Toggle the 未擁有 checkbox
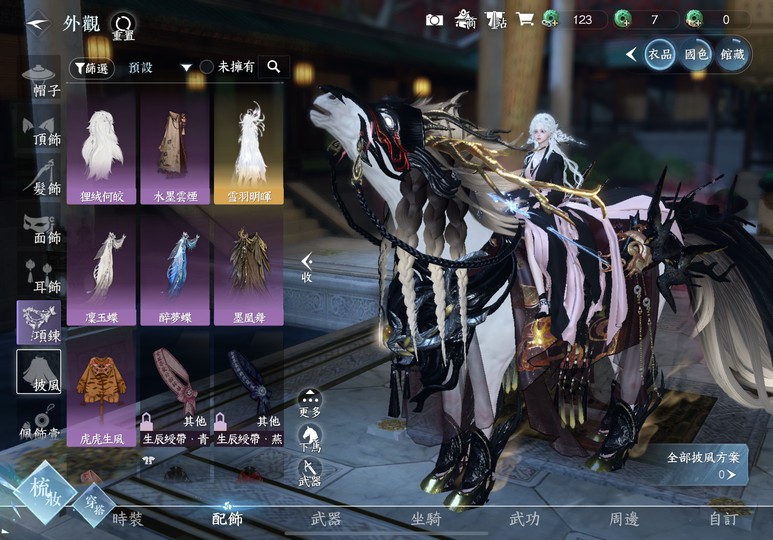 click(207, 67)
